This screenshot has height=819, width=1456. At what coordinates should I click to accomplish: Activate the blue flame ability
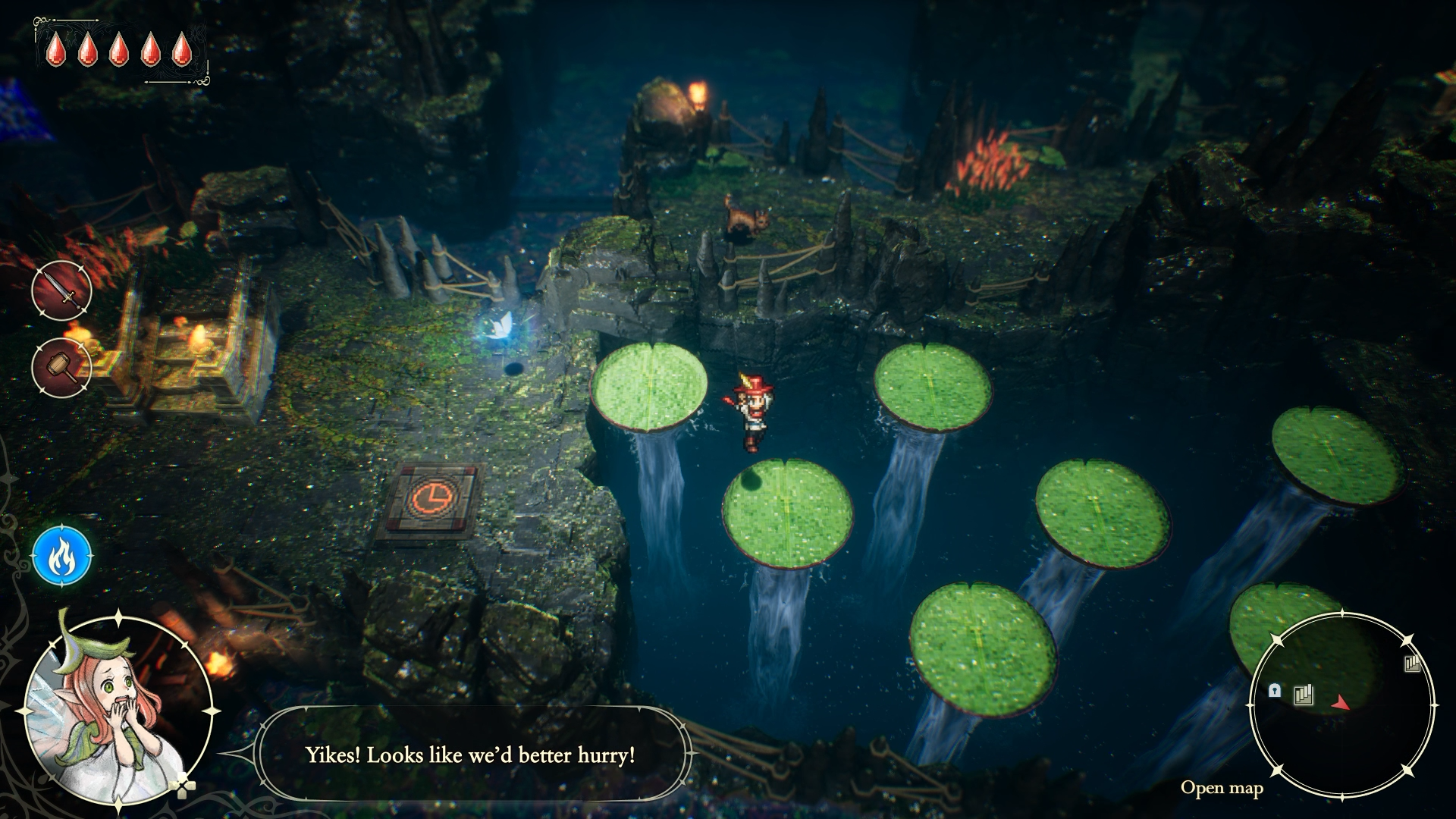coord(61,557)
